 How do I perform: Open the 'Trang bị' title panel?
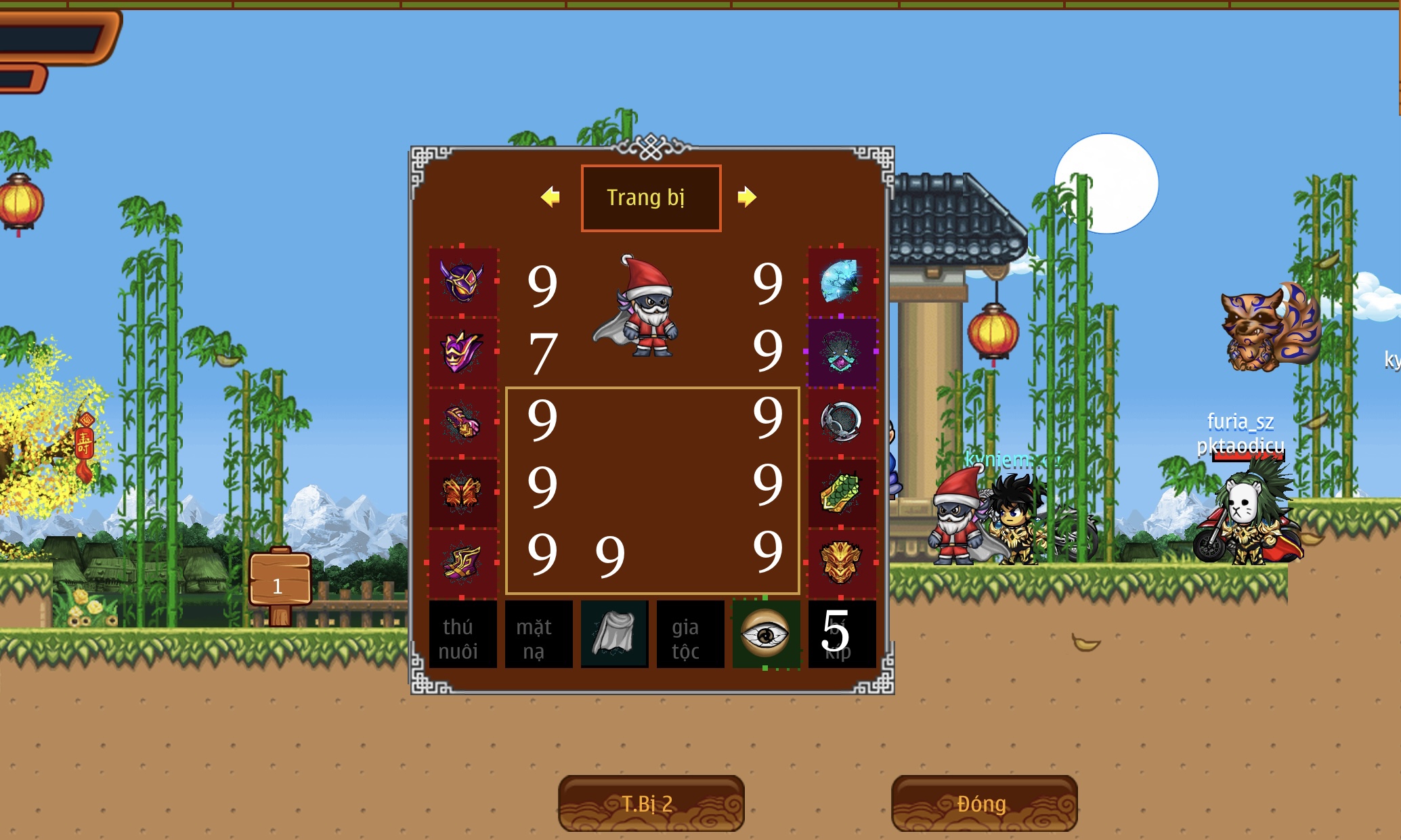point(650,197)
